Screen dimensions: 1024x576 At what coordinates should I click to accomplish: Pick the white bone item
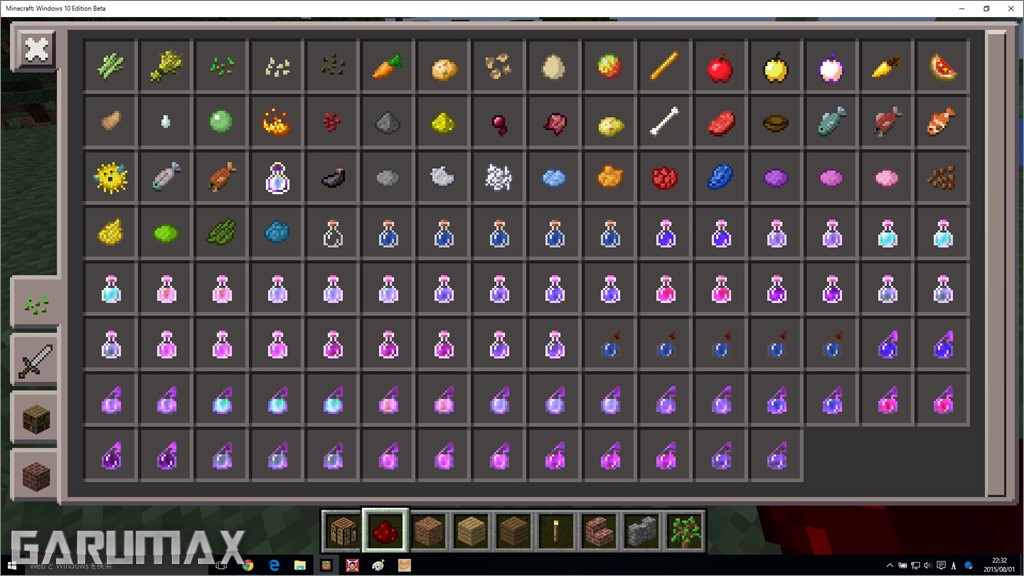pos(664,123)
